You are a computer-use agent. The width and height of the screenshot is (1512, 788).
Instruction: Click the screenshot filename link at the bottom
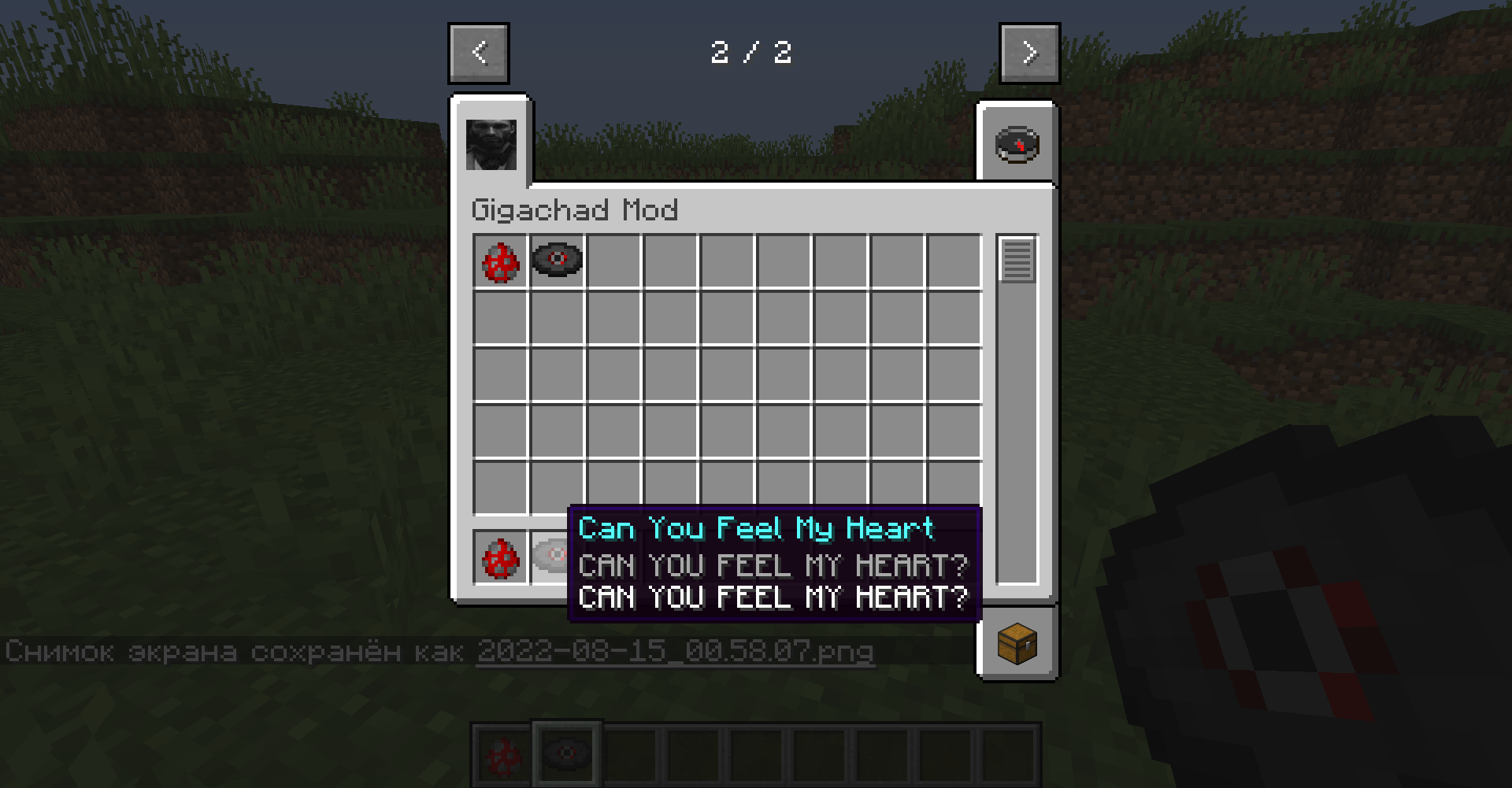tap(677, 652)
